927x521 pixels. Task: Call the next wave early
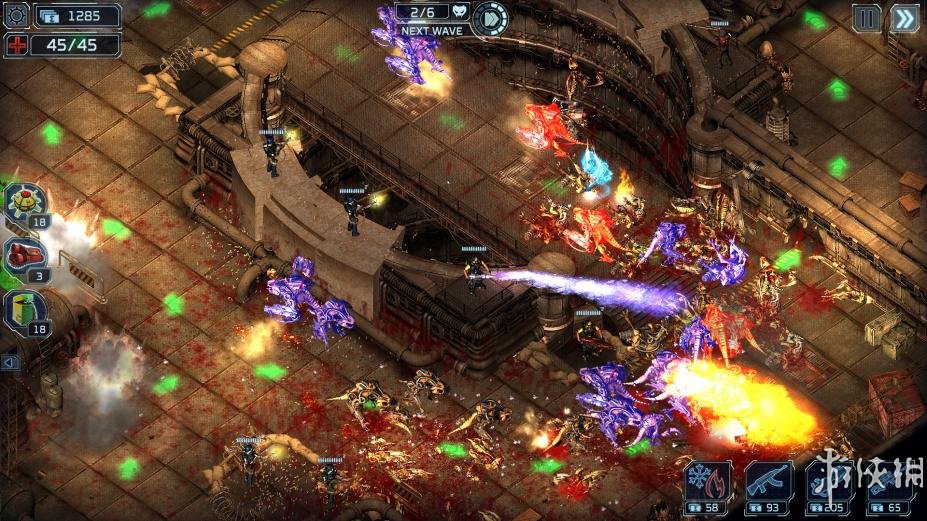click(489, 17)
